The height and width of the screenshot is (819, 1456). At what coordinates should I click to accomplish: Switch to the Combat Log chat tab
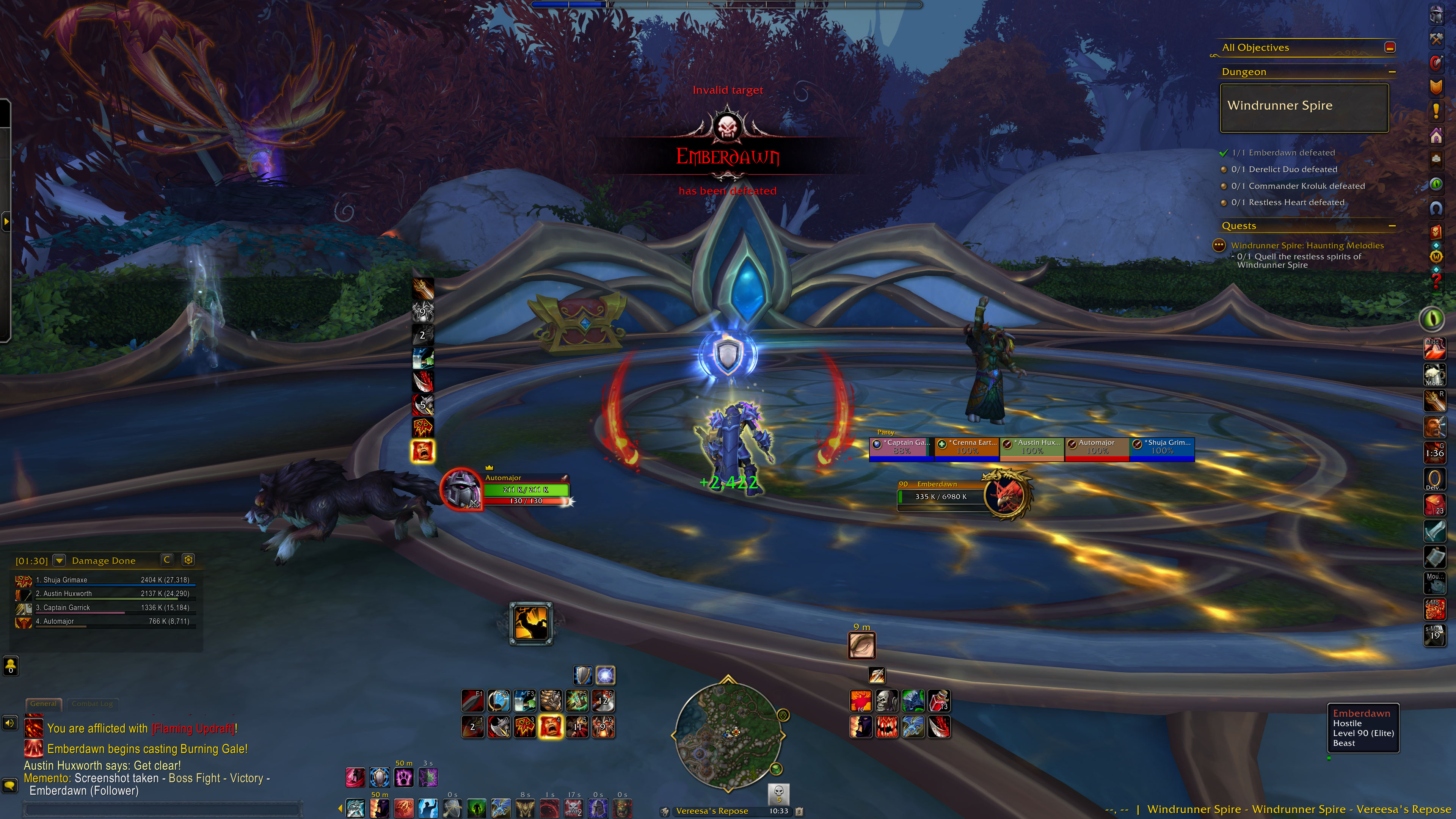92,704
